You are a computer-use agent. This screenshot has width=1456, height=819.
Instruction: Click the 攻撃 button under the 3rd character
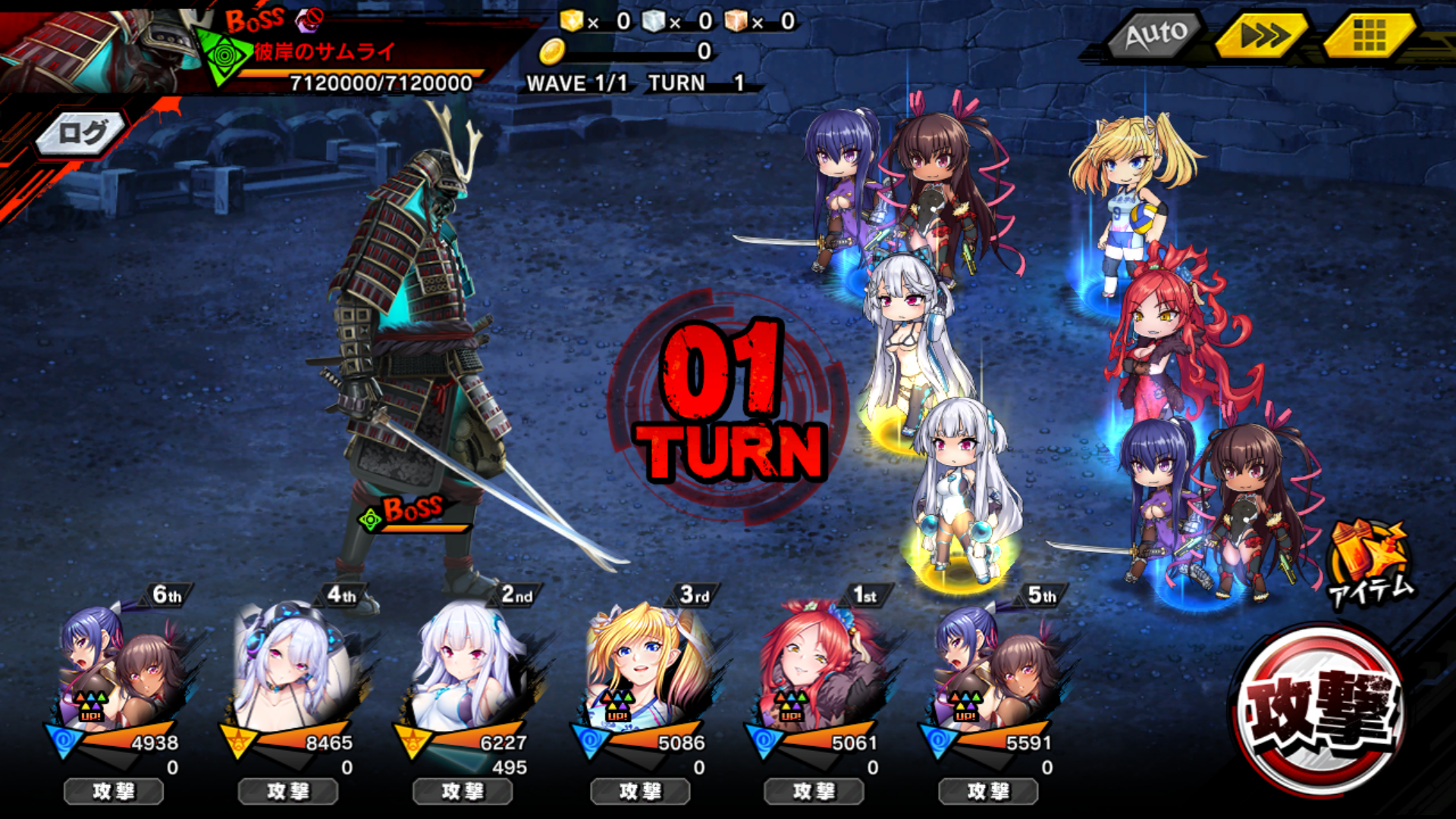tap(640, 792)
